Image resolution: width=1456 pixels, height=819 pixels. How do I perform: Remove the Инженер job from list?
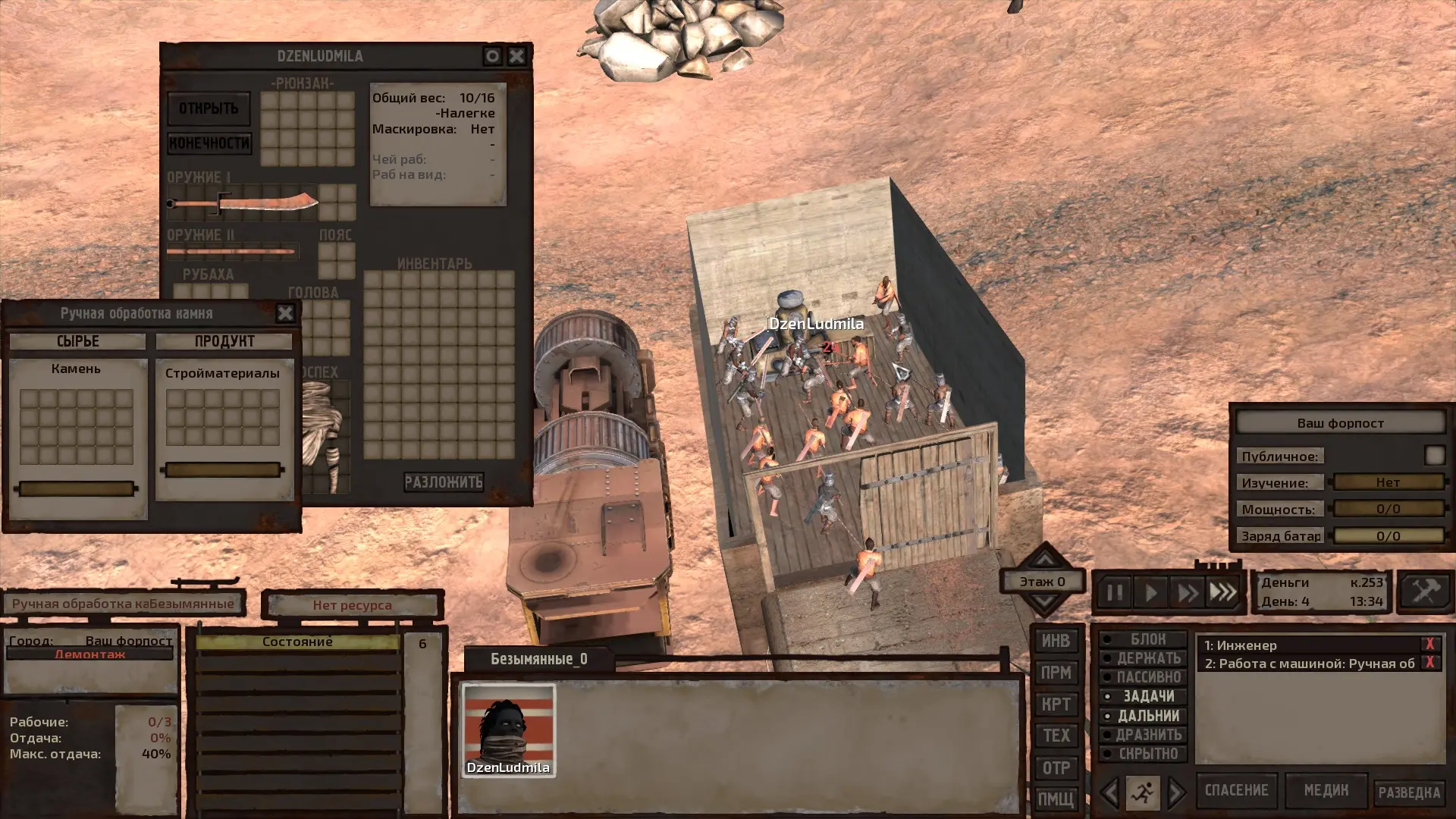[x=1429, y=645]
